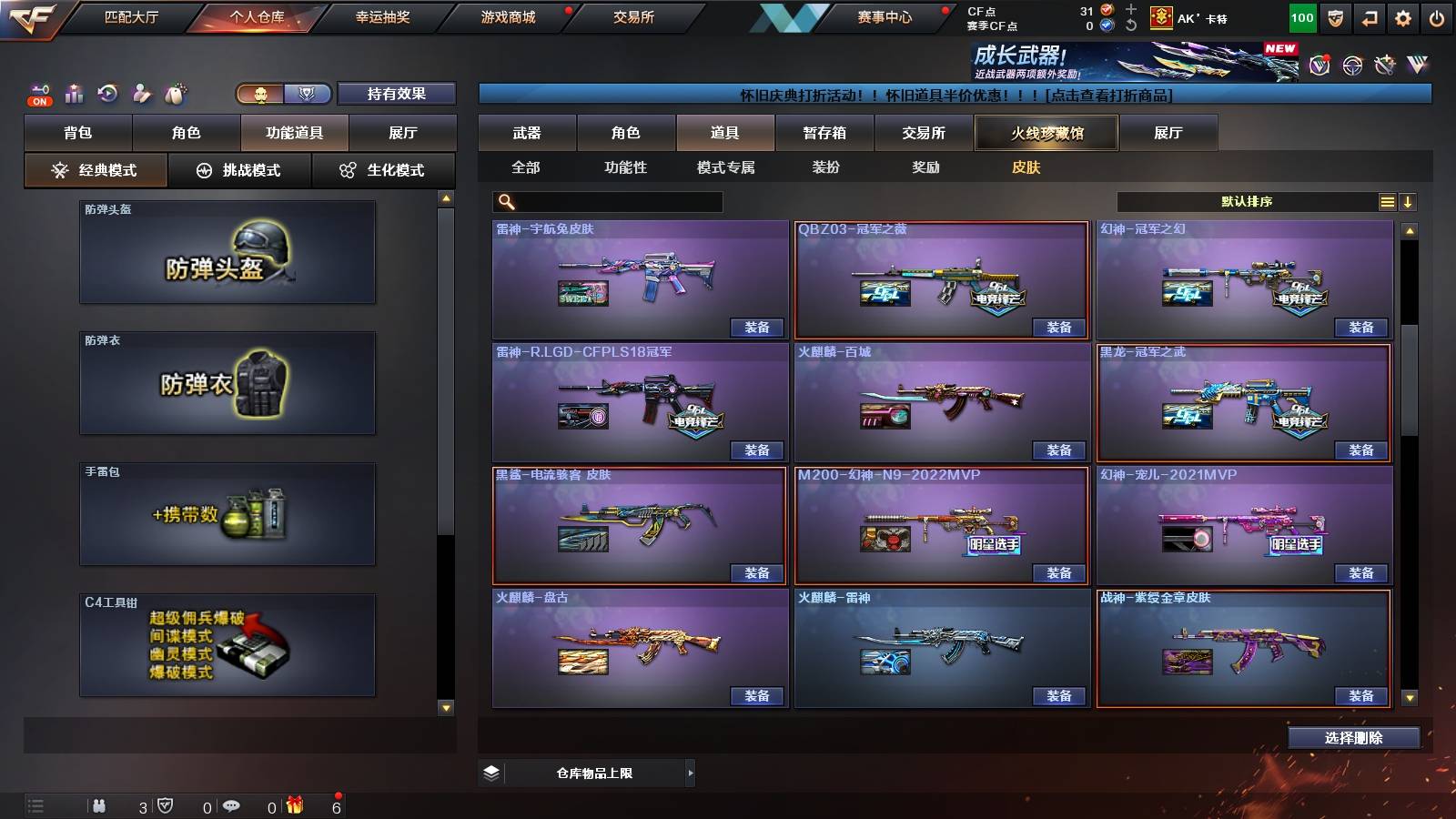Click the friends icon in the status bar
This screenshot has width=1456, height=819.
(x=100, y=804)
